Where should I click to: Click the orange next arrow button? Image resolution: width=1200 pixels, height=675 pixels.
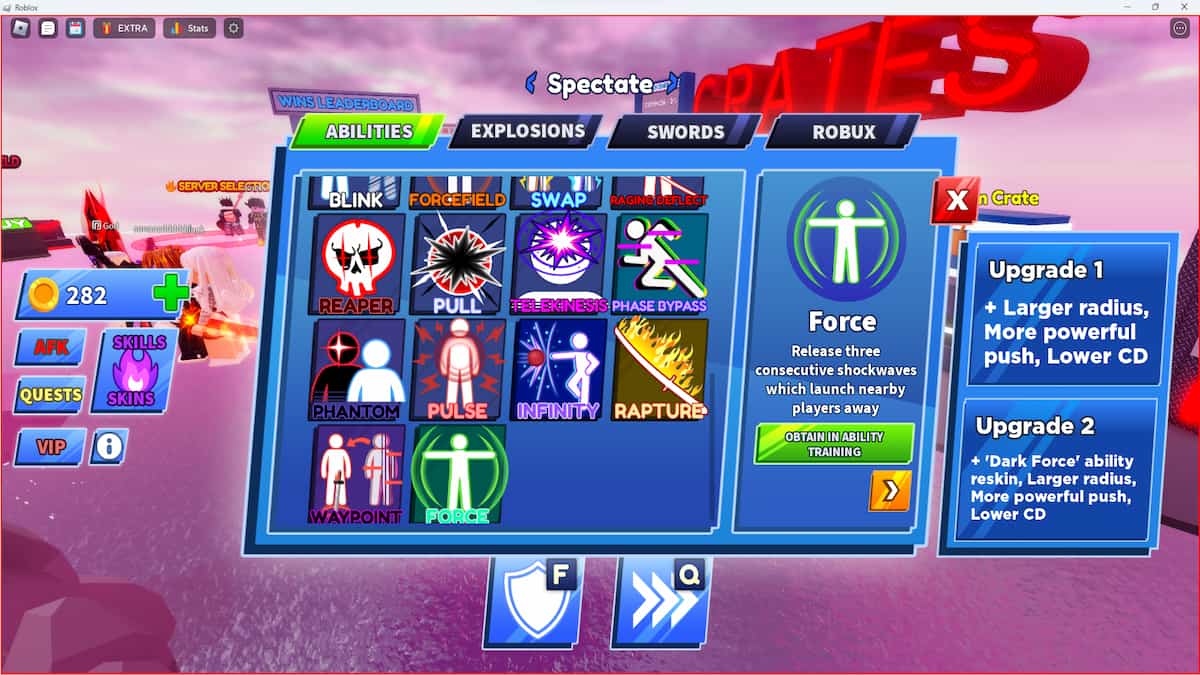tap(889, 490)
